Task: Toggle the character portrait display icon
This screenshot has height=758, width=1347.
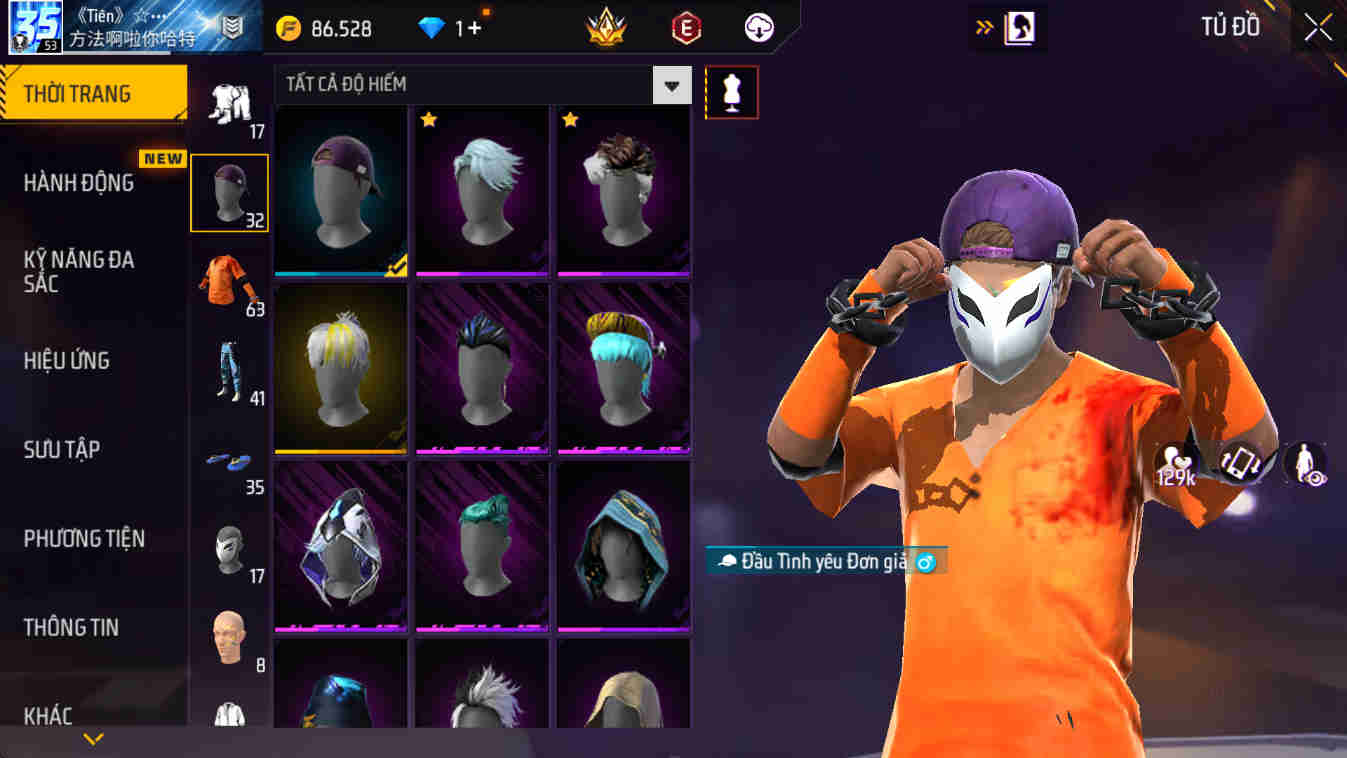Action: coord(1022,27)
